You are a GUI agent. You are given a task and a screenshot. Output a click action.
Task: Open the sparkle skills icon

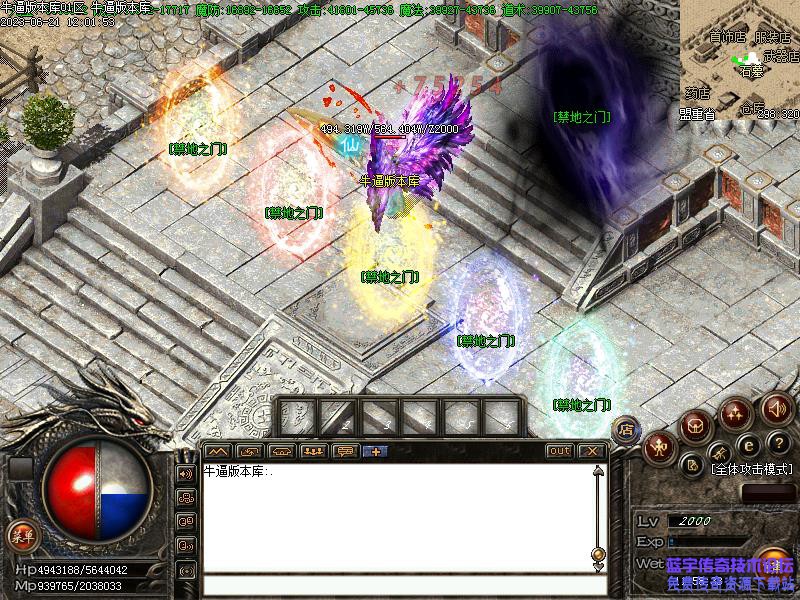[x=736, y=412]
